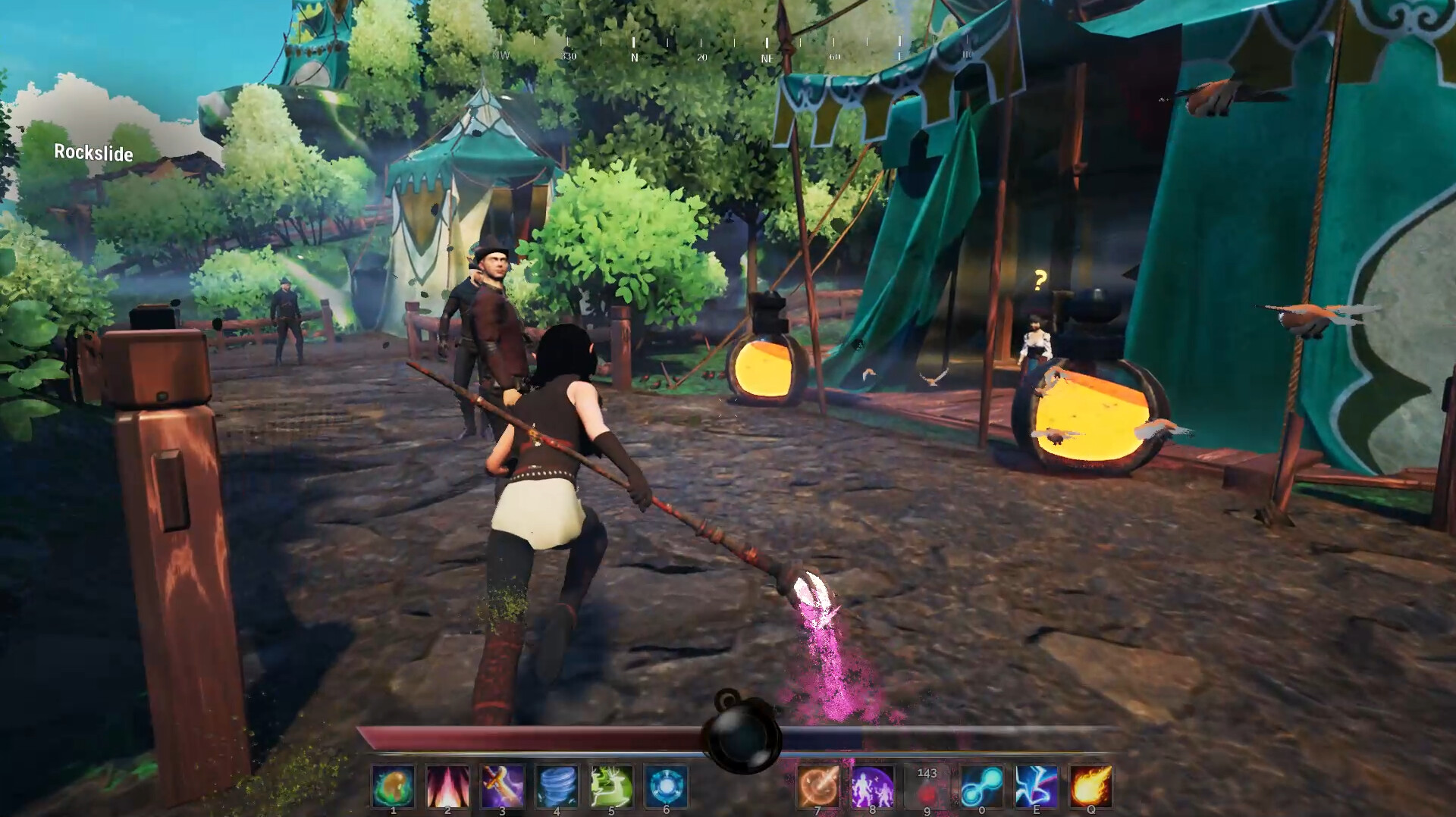Use the pink flame burst skill
This screenshot has height=817, width=1456.
pos(447,786)
